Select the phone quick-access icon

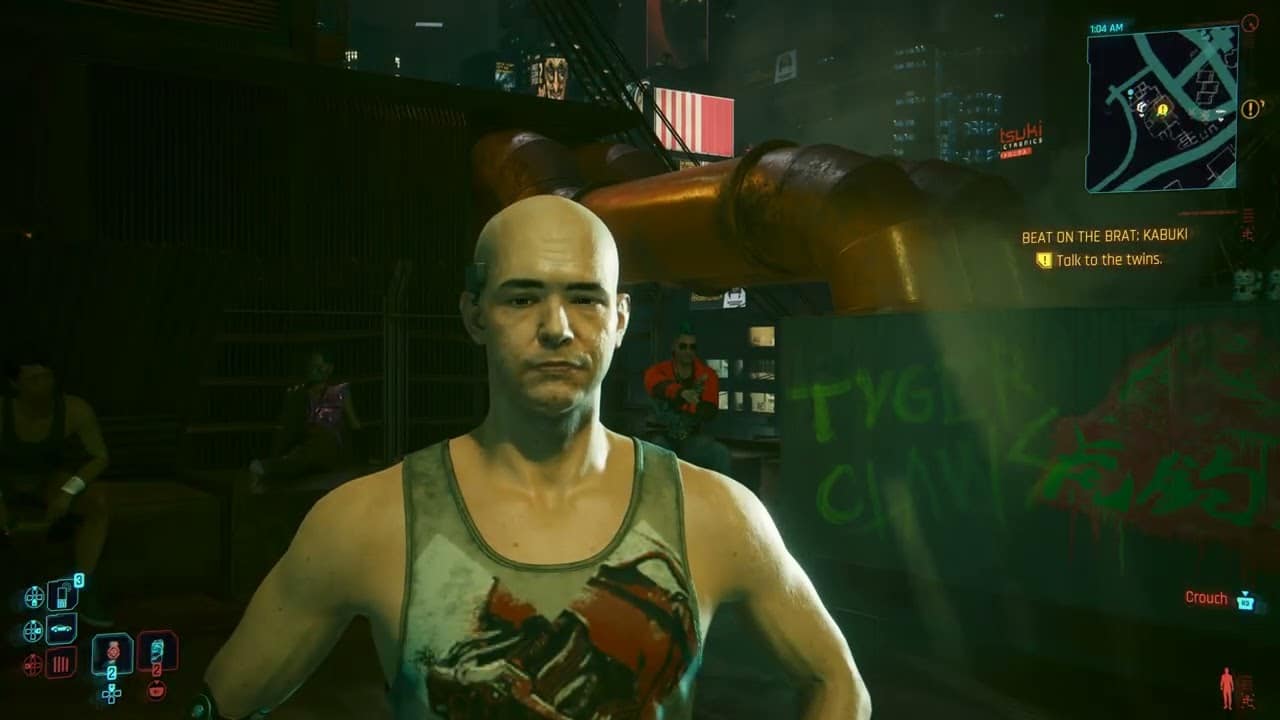(x=62, y=595)
